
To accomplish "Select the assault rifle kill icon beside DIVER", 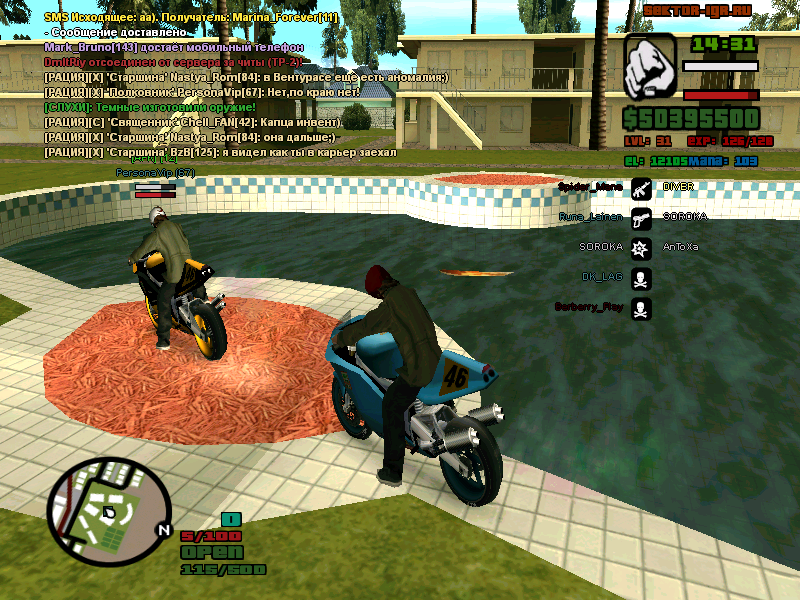I will (x=641, y=187).
